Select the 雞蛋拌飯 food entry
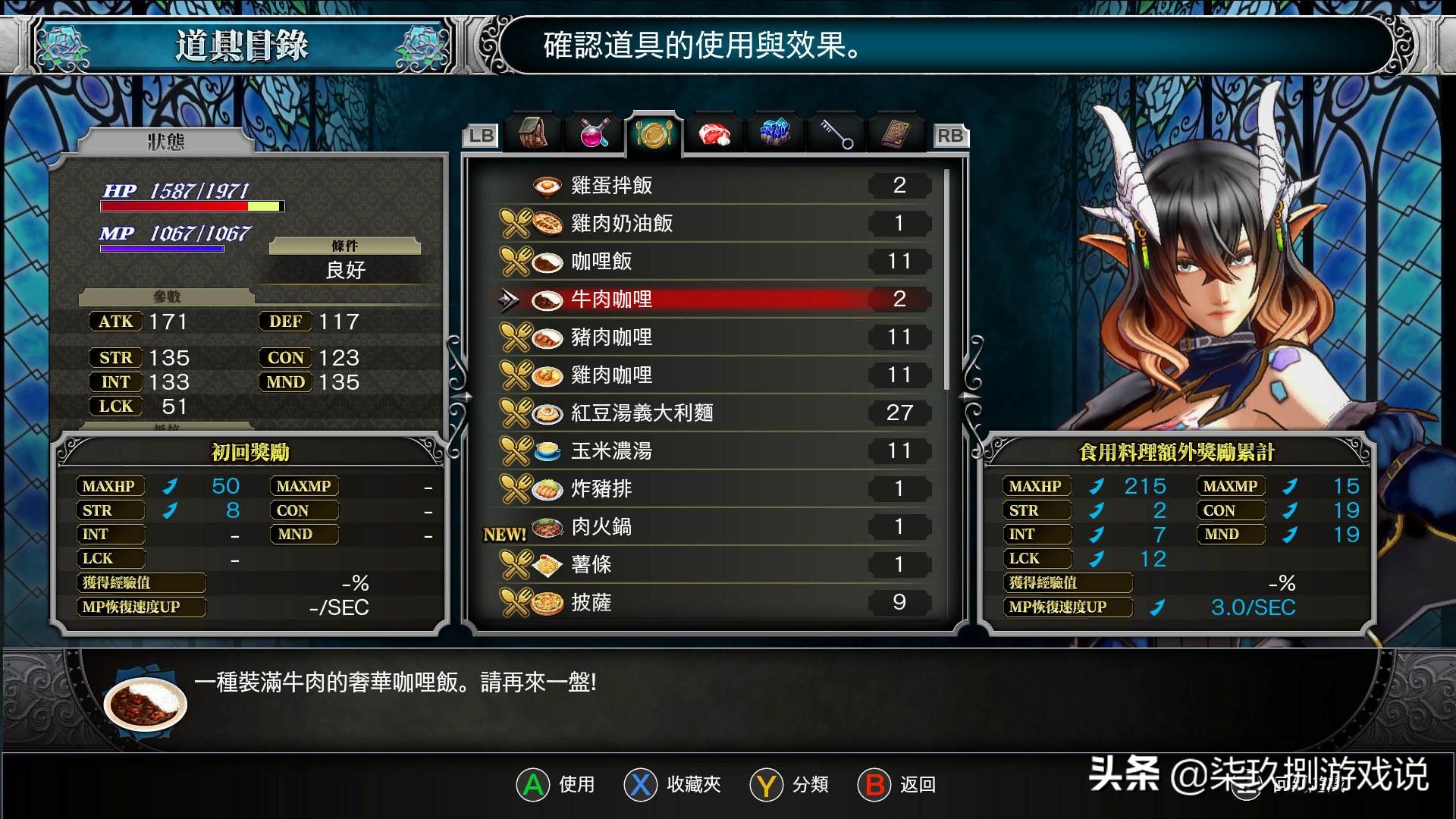The image size is (1456, 819). 713,185
